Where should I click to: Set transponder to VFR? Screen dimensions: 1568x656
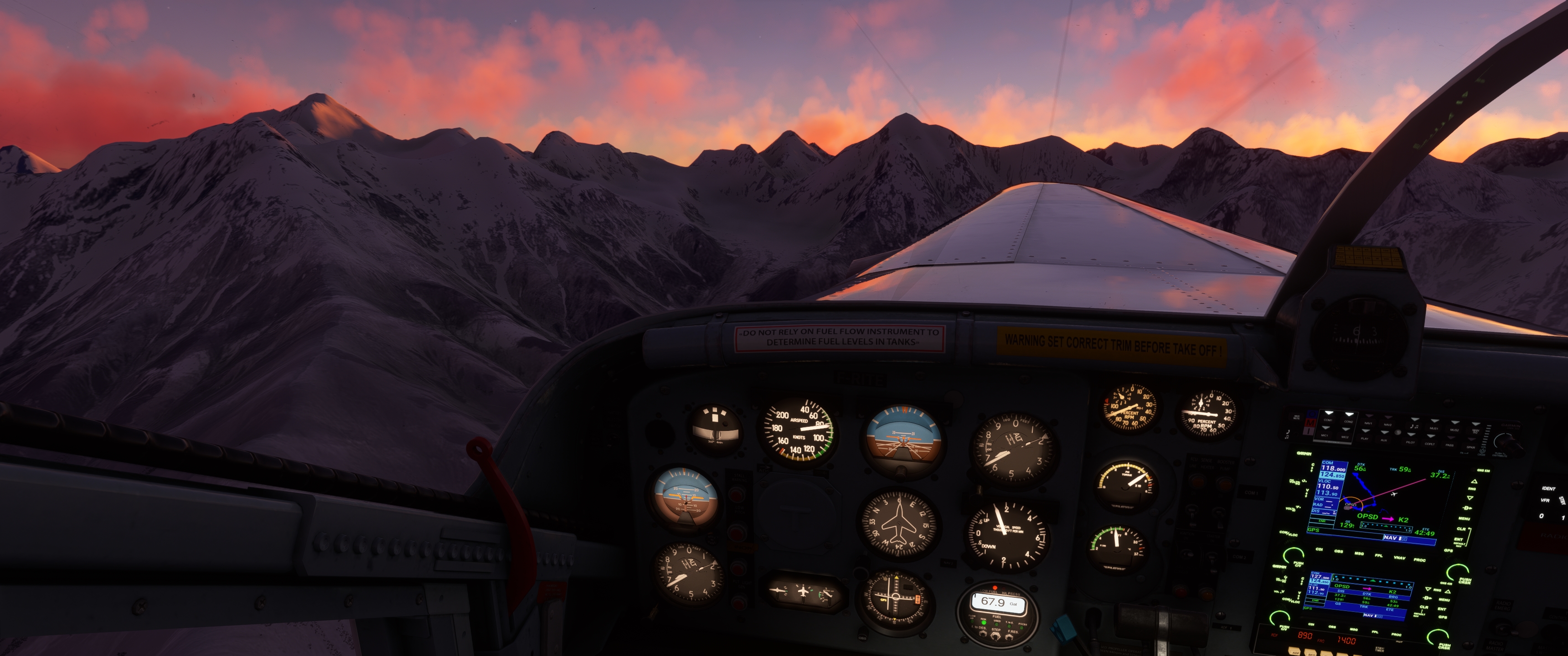tap(1545, 500)
